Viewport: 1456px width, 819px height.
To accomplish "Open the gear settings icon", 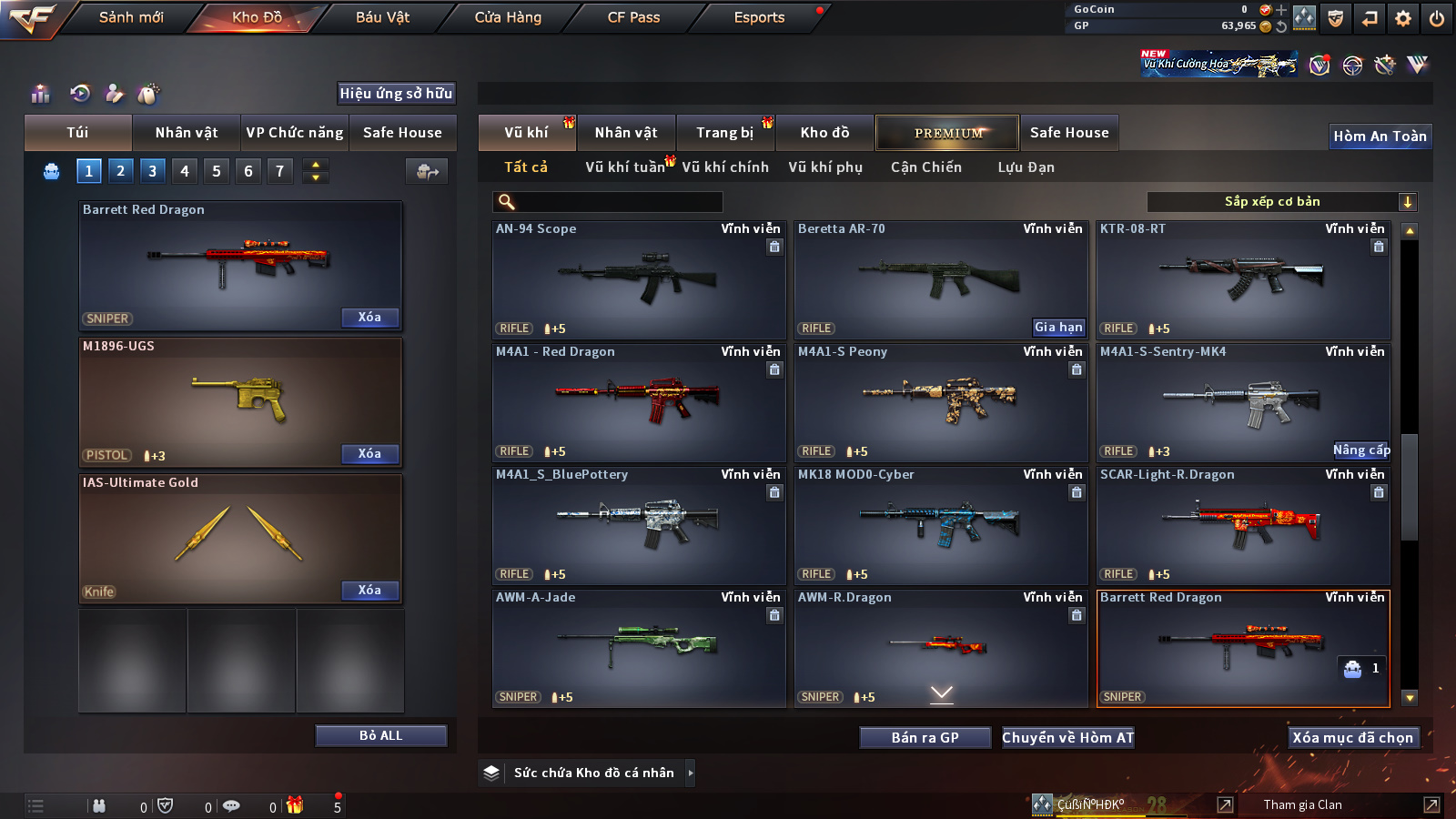I will pyautogui.click(x=1403, y=18).
